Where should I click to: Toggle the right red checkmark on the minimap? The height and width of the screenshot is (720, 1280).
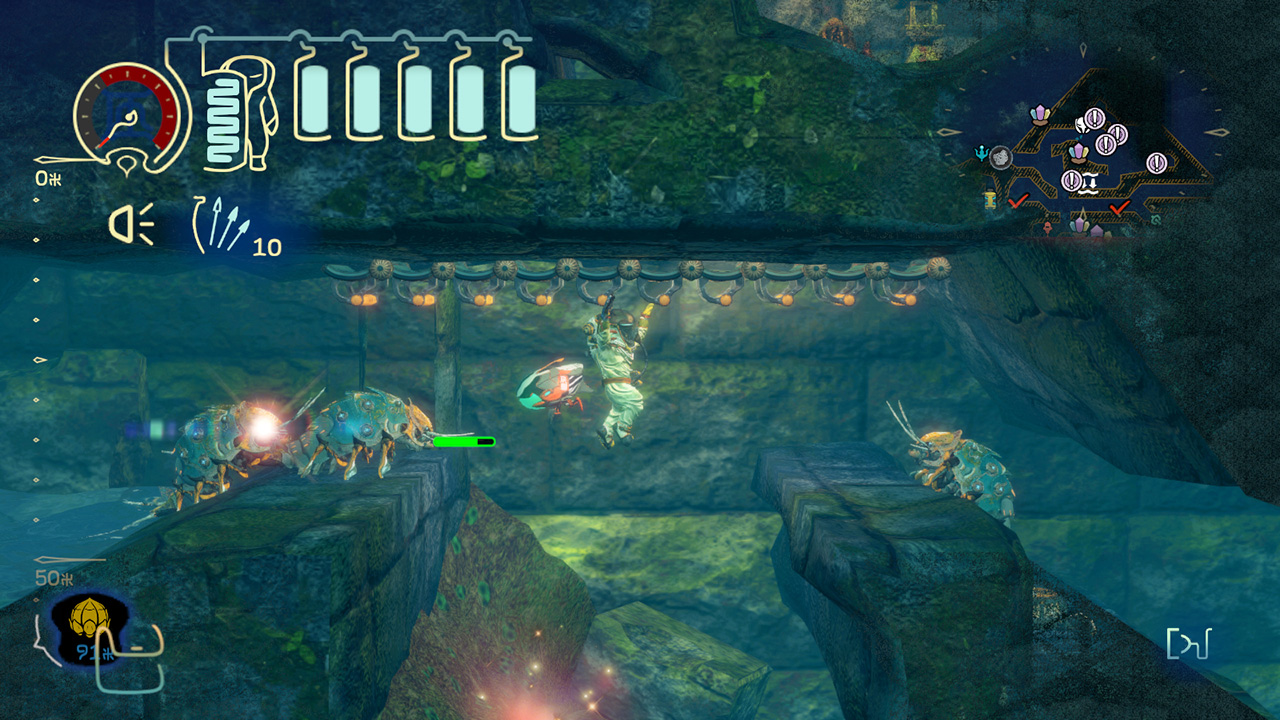pos(1117,210)
